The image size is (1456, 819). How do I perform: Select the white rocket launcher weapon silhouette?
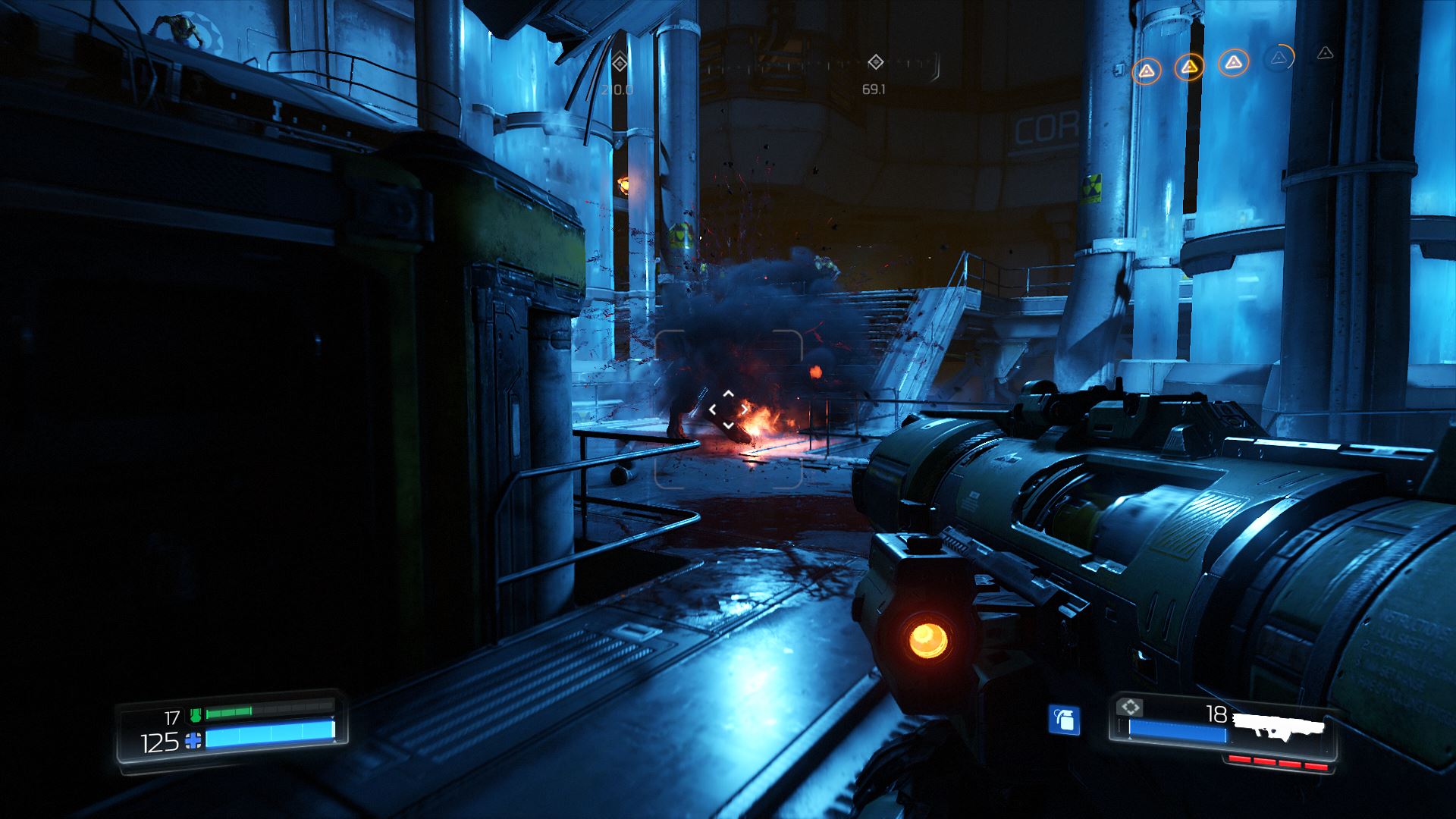[x=1279, y=726]
